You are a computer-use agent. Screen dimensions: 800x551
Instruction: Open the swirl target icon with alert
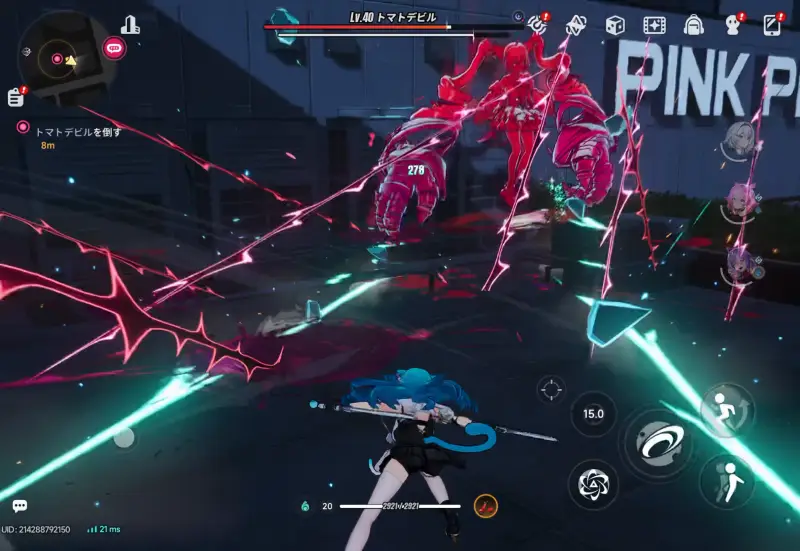(x=538, y=24)
